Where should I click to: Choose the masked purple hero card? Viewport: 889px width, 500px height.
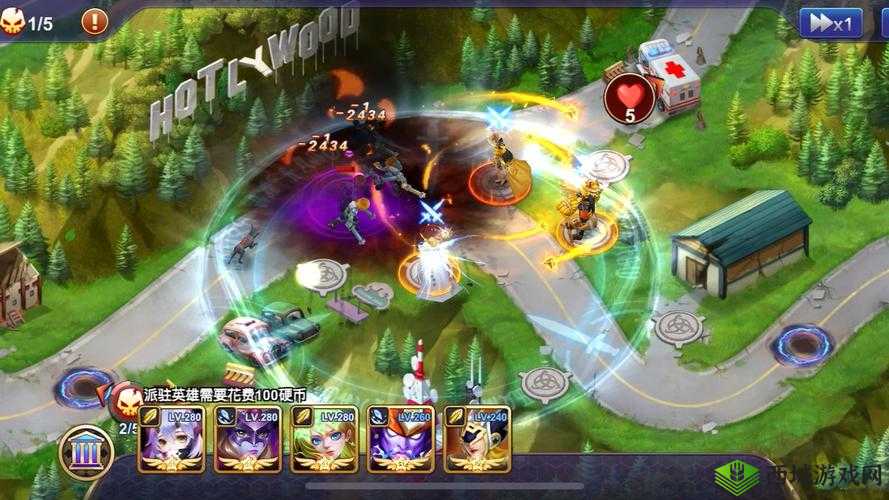coord(247,439)
